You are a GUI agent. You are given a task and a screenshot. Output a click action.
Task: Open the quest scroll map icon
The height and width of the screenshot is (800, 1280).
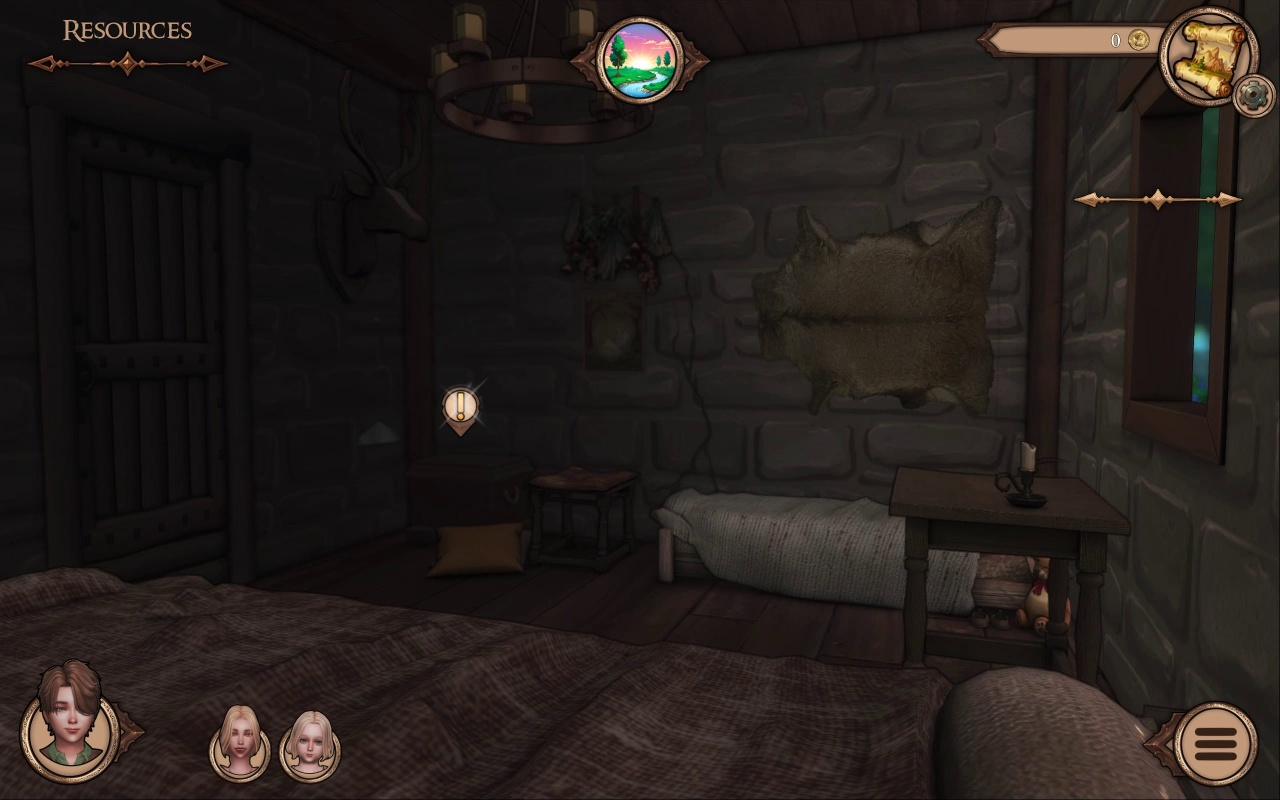pyautogui.click(x=1207, y=55)
